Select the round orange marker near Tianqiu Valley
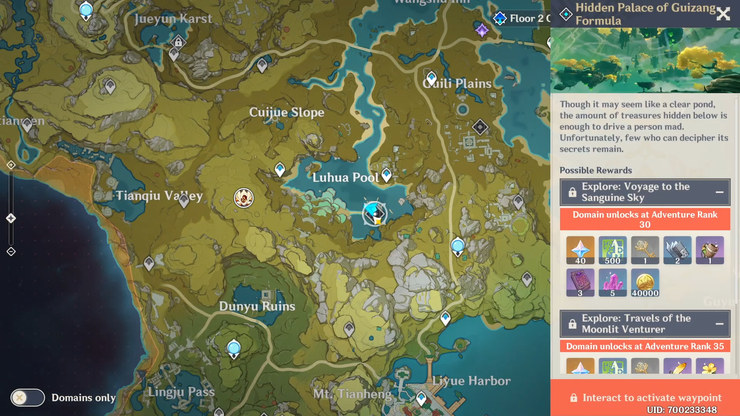The width and height of the screenshot is (740, 416). [x=243, y=198]
